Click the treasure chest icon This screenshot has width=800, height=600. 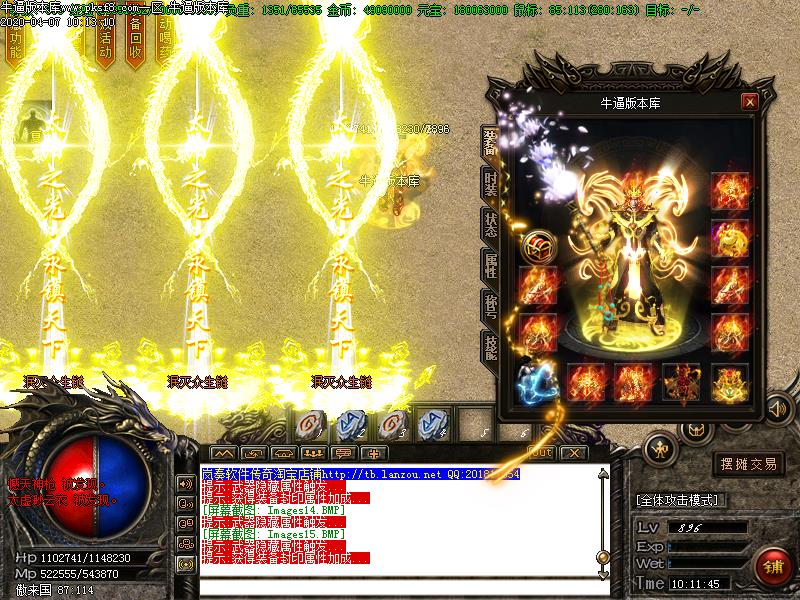pos(537,244)
